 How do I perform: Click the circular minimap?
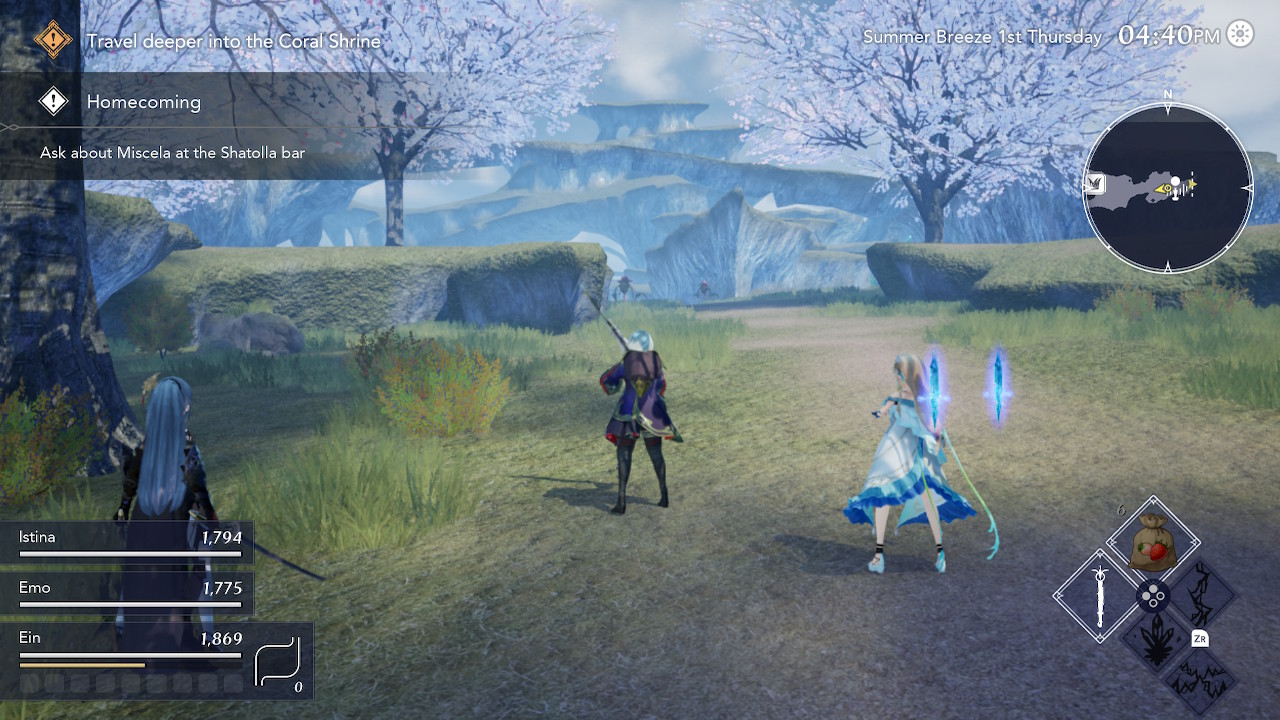(1167, 187)
